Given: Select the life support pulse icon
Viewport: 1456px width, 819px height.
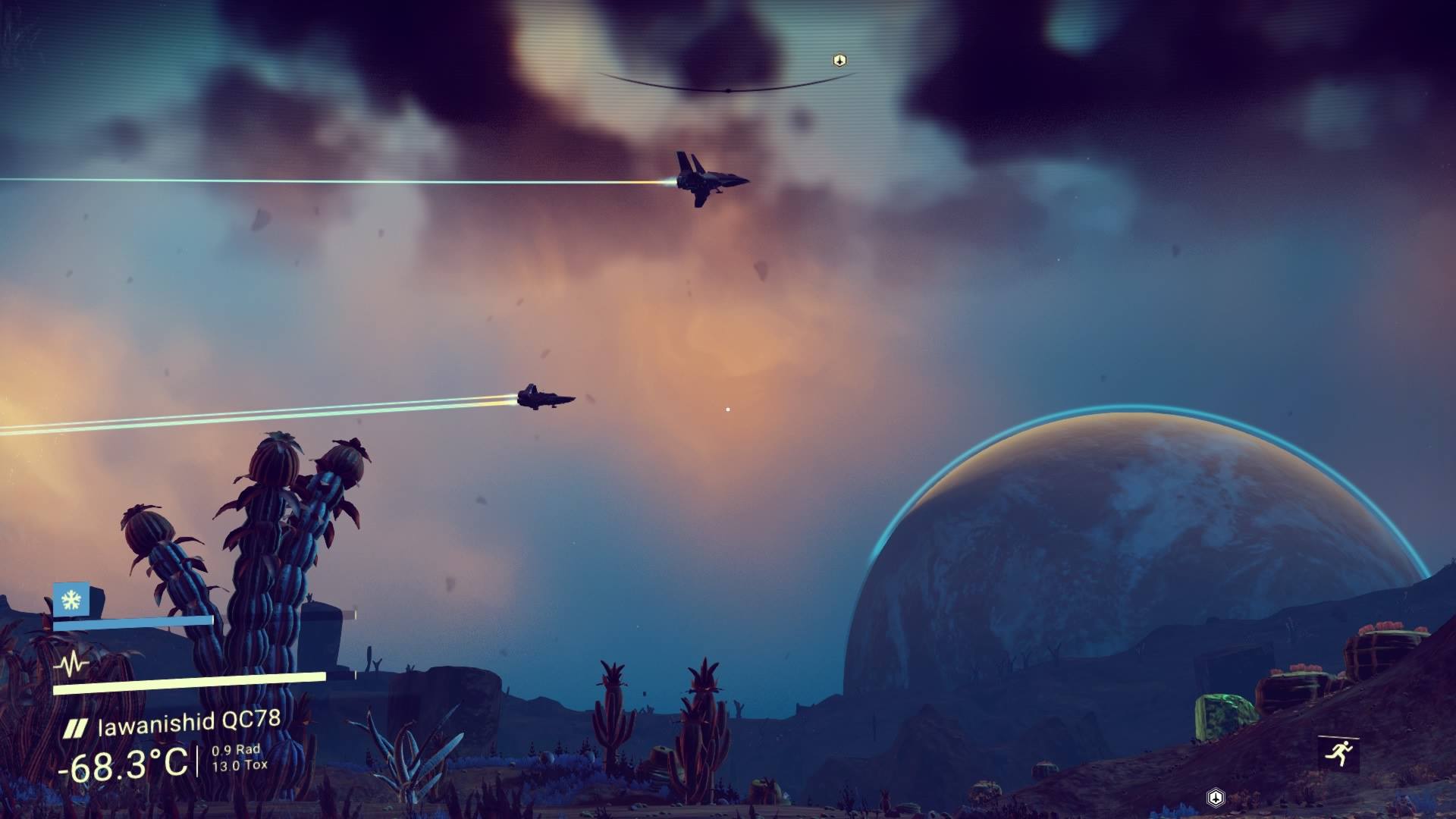Looking at the screenshot, I should (x=71, y=665).
